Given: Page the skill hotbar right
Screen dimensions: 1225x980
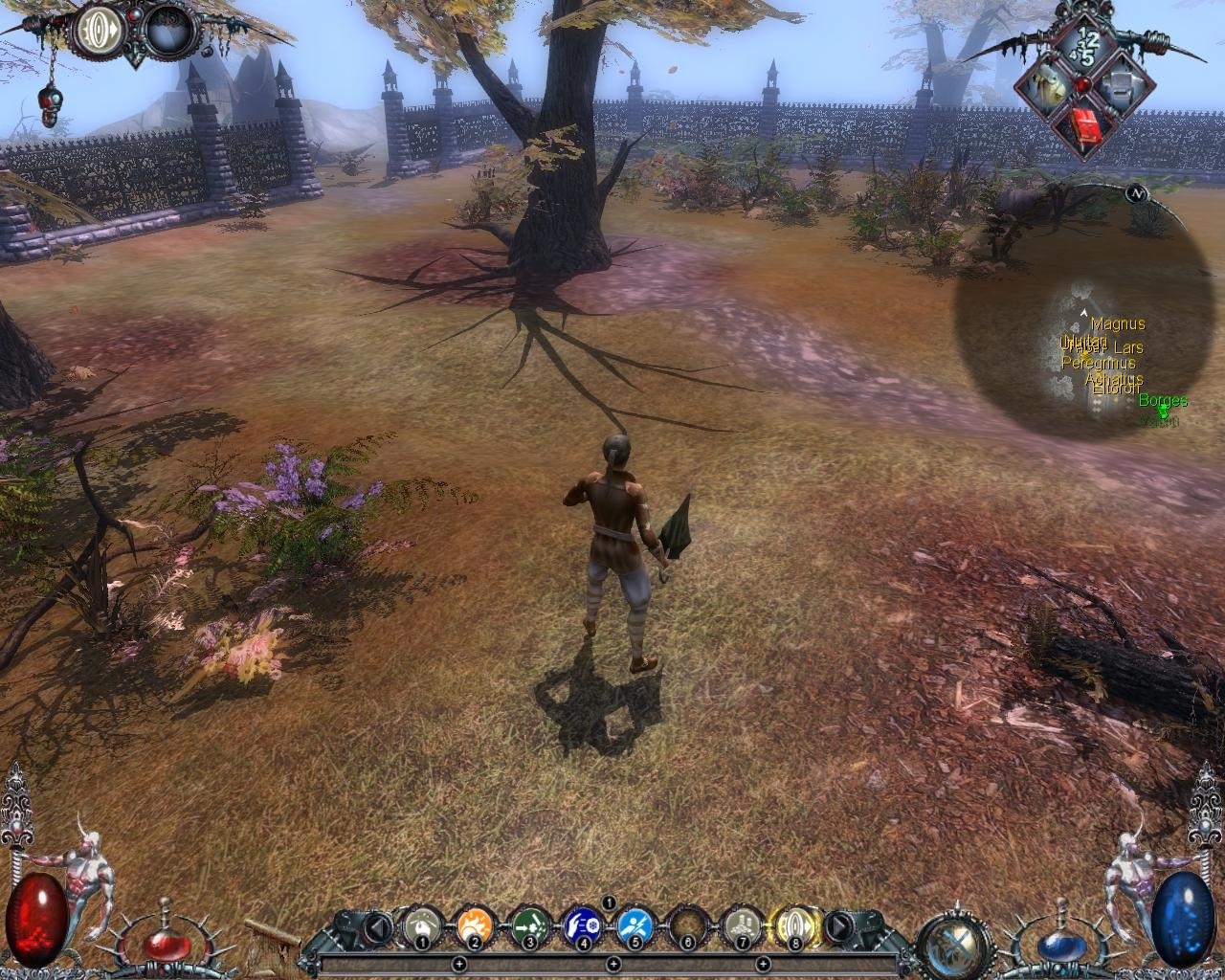Looking at the screenshot, I should click(837, 926).
